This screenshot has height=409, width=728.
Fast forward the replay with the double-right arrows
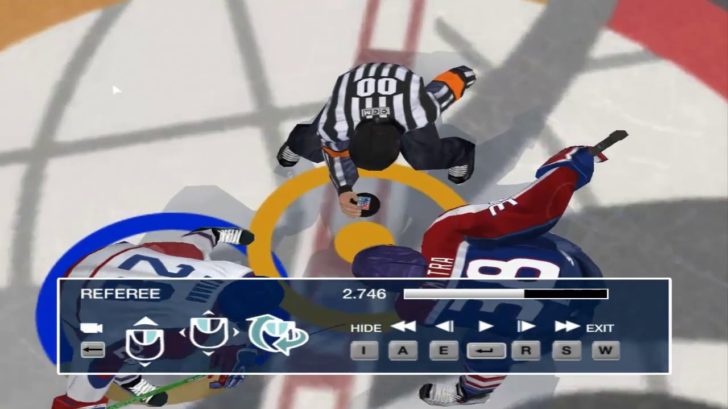coord(566,327)
